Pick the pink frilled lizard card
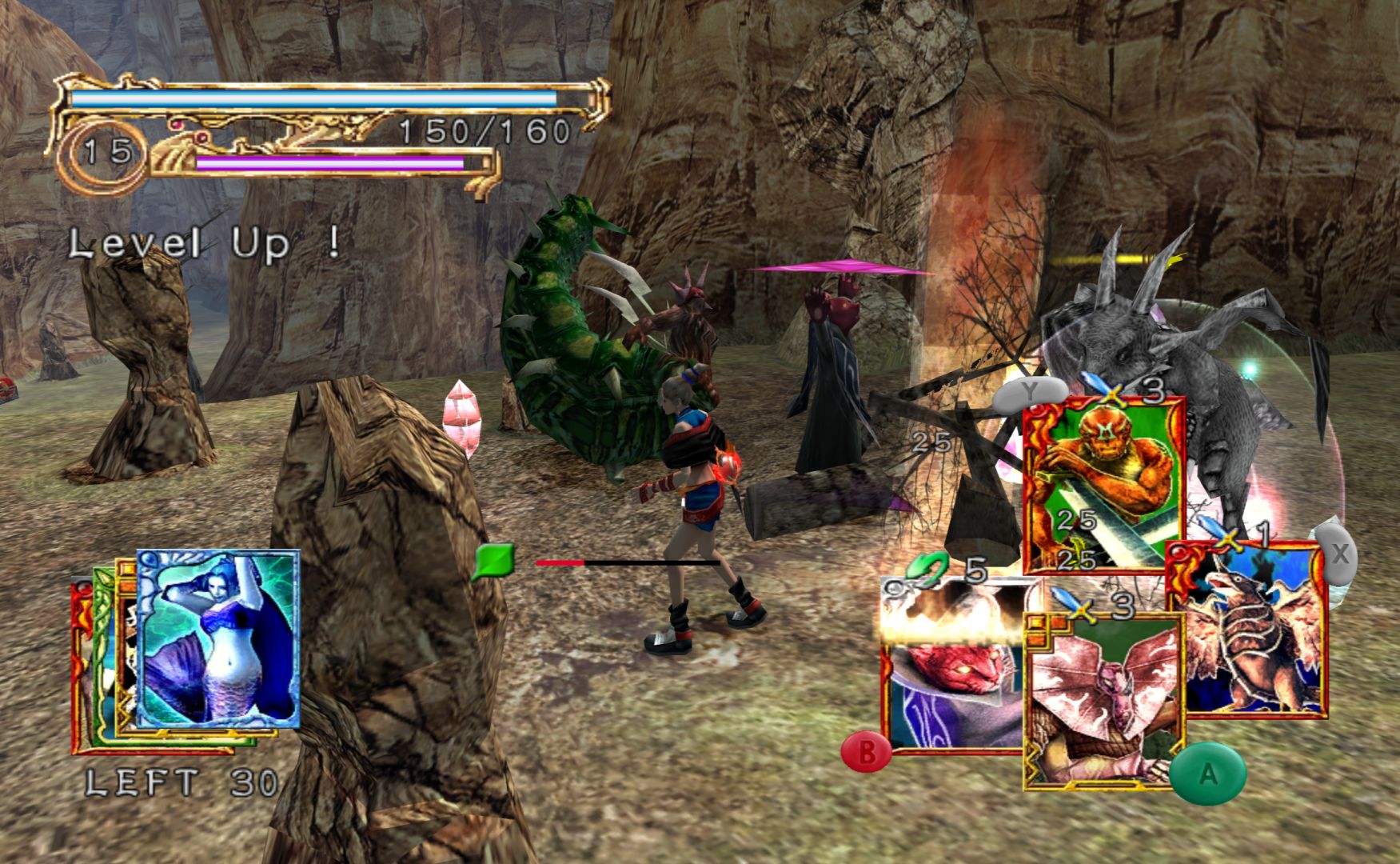Viewport: 1400px width, 864px height. point(1103,700)
